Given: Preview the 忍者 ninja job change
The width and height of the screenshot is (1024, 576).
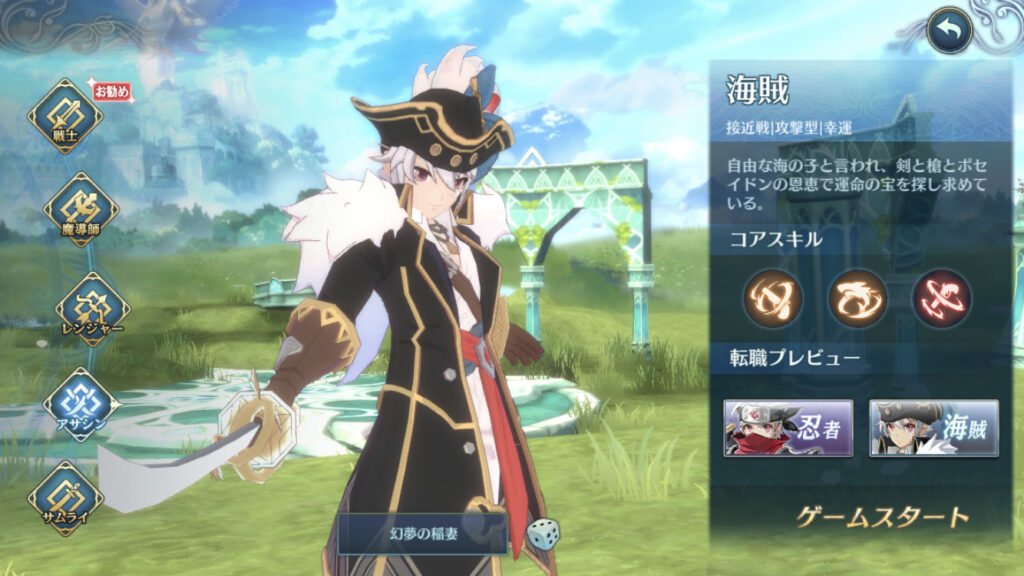Looking at the screenshot, I should click(x=788, y=428).
